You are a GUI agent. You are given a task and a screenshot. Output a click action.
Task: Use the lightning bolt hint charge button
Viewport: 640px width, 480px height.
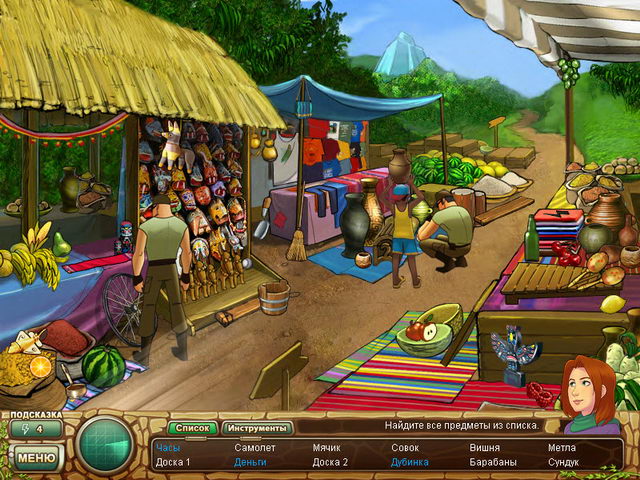(x=34, y=430)
